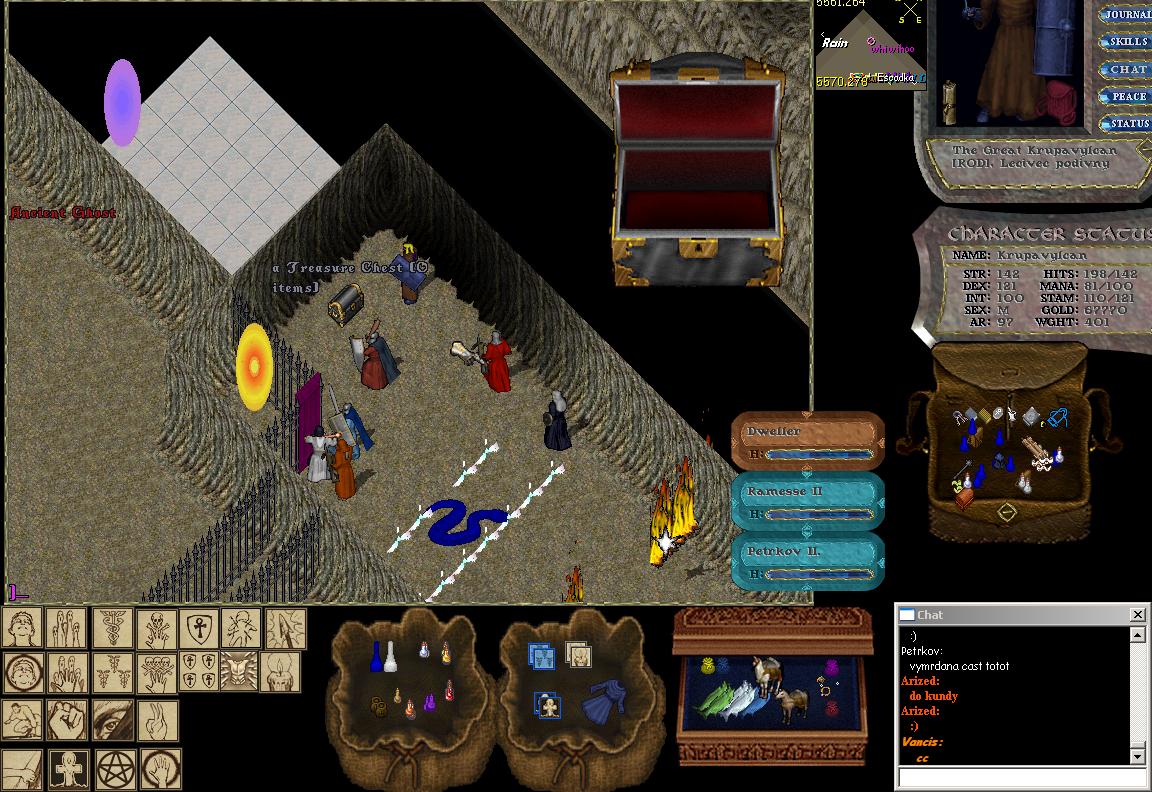This screenshot has width=1152, height=792.
Task: Activate the ankh shield spell icon
Action: pyautogui.click(x=198, y=629)
